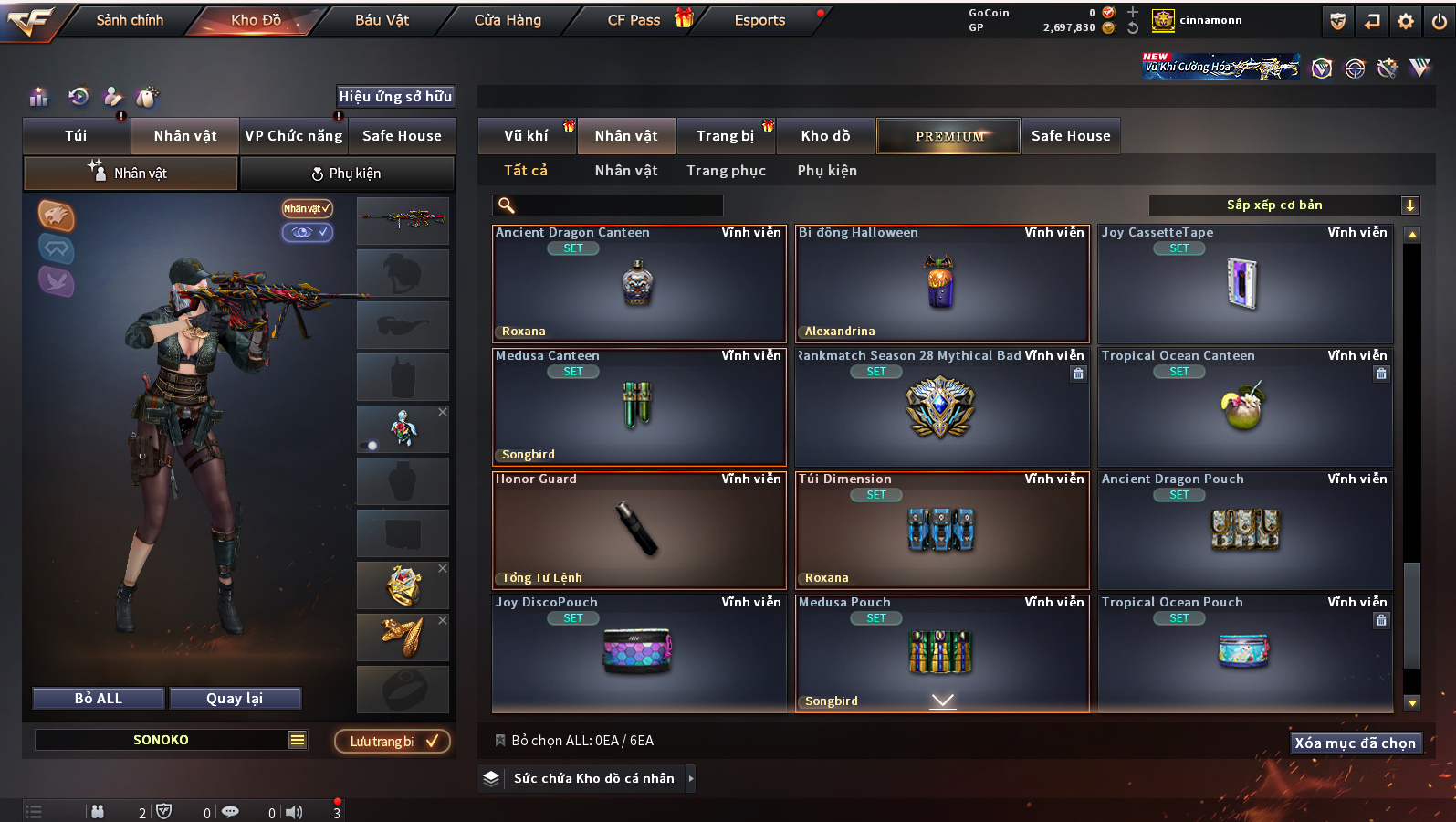This screenshot has width=1456, height=822.
Task: Open the Sảnh chính lobby tab
Action: tap(130, 20)
